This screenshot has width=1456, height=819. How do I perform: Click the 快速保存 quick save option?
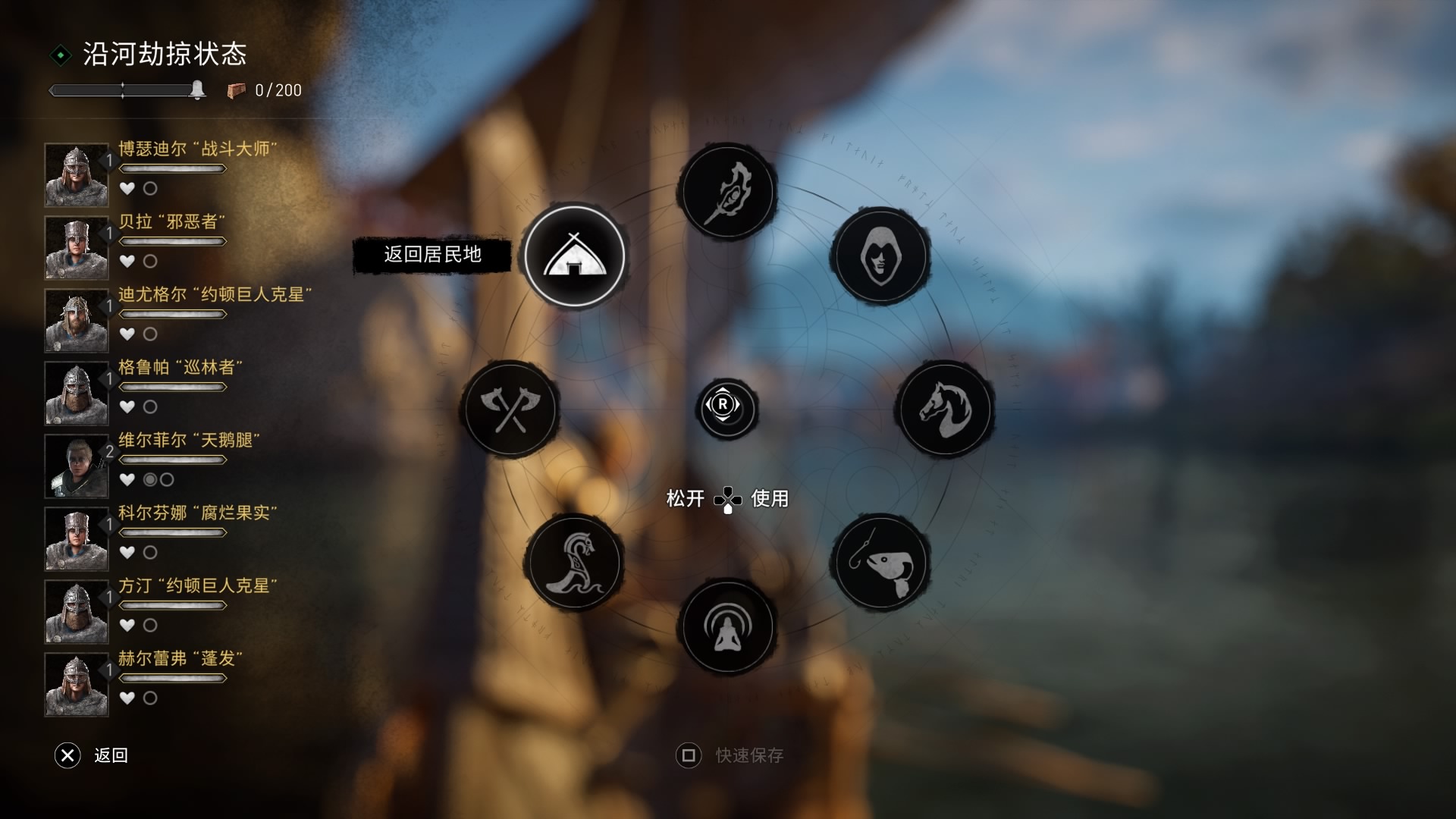[x=730, y=755]
